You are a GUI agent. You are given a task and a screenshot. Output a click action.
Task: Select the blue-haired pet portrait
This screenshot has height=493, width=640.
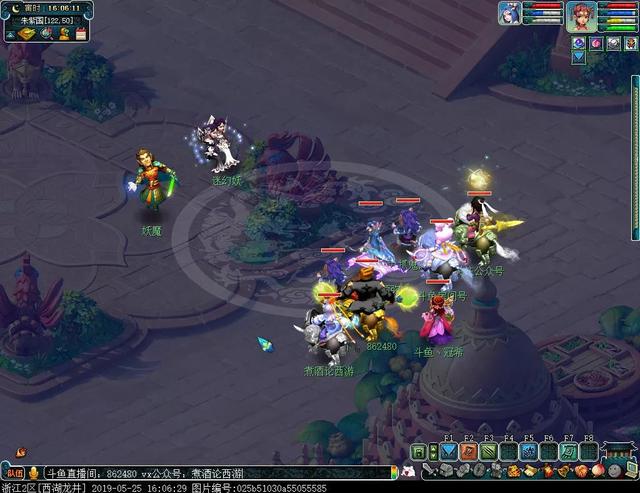coord(511,13)
